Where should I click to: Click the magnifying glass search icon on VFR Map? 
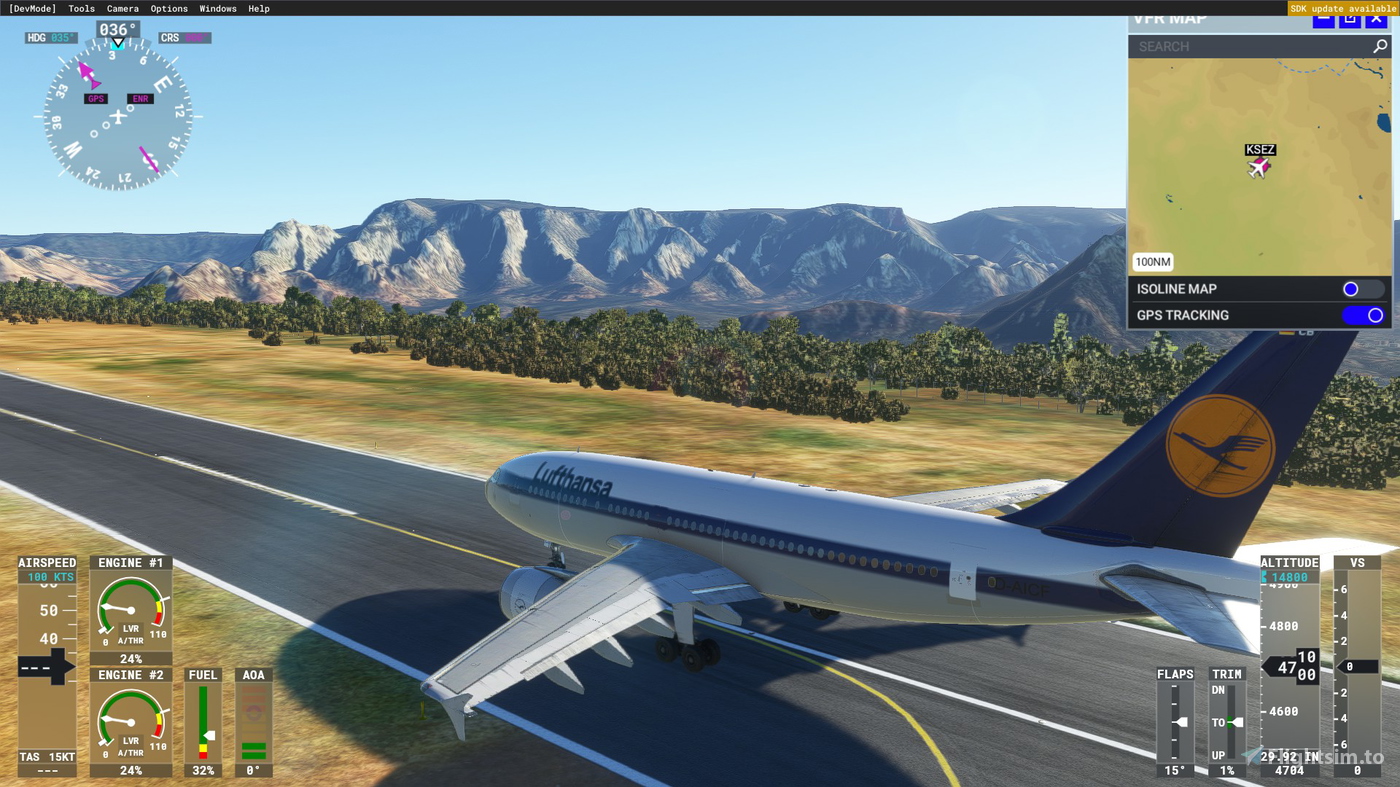pyautogui.click(x=1380, y=45)
